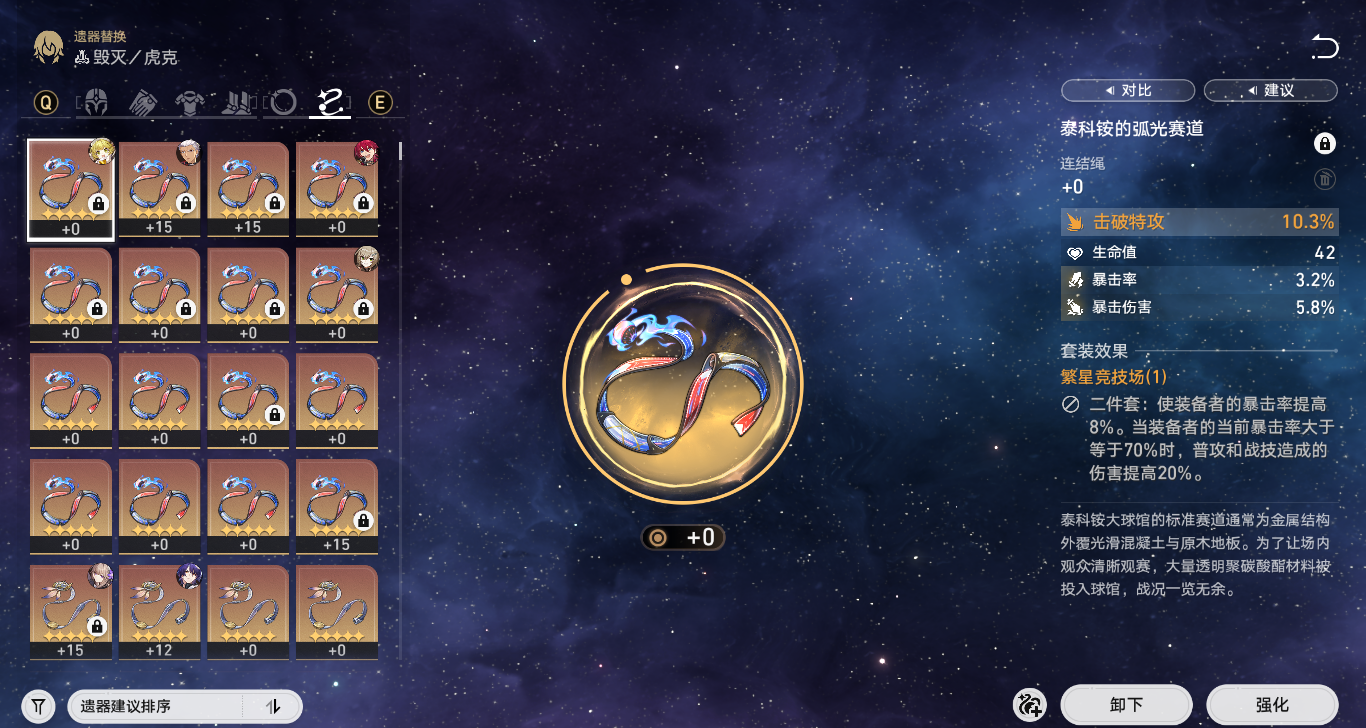Viewport: 1366px width, 728px height.
Task: Toggle the sort order arrows
Action: point(273,706)
